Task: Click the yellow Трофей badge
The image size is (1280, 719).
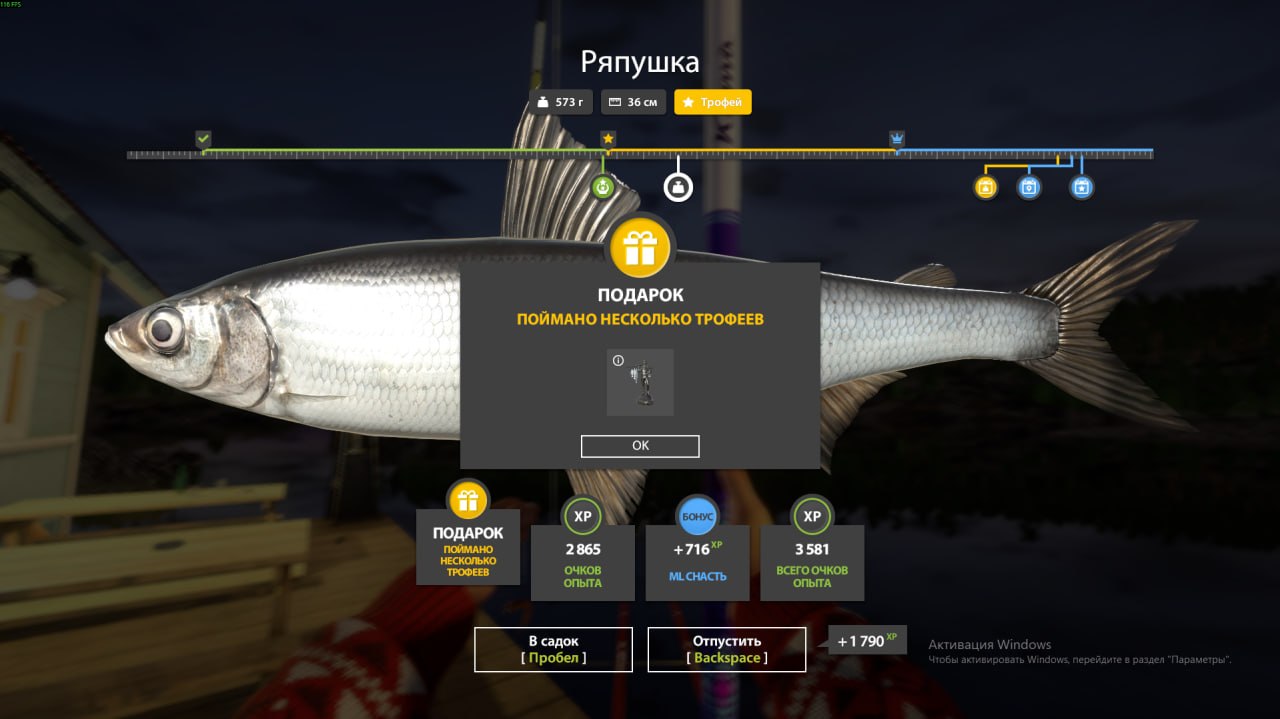Action: click(713, 102)
